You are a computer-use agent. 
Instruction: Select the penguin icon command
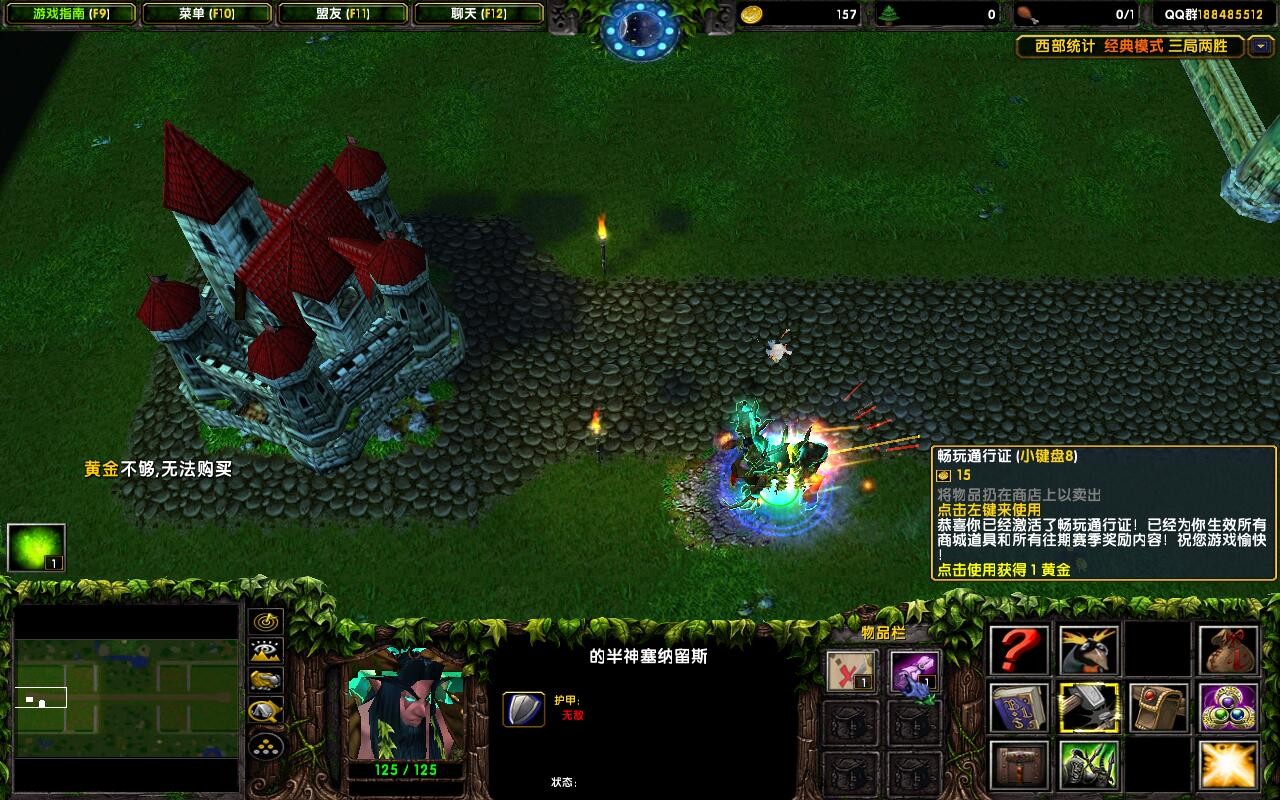1089,651
